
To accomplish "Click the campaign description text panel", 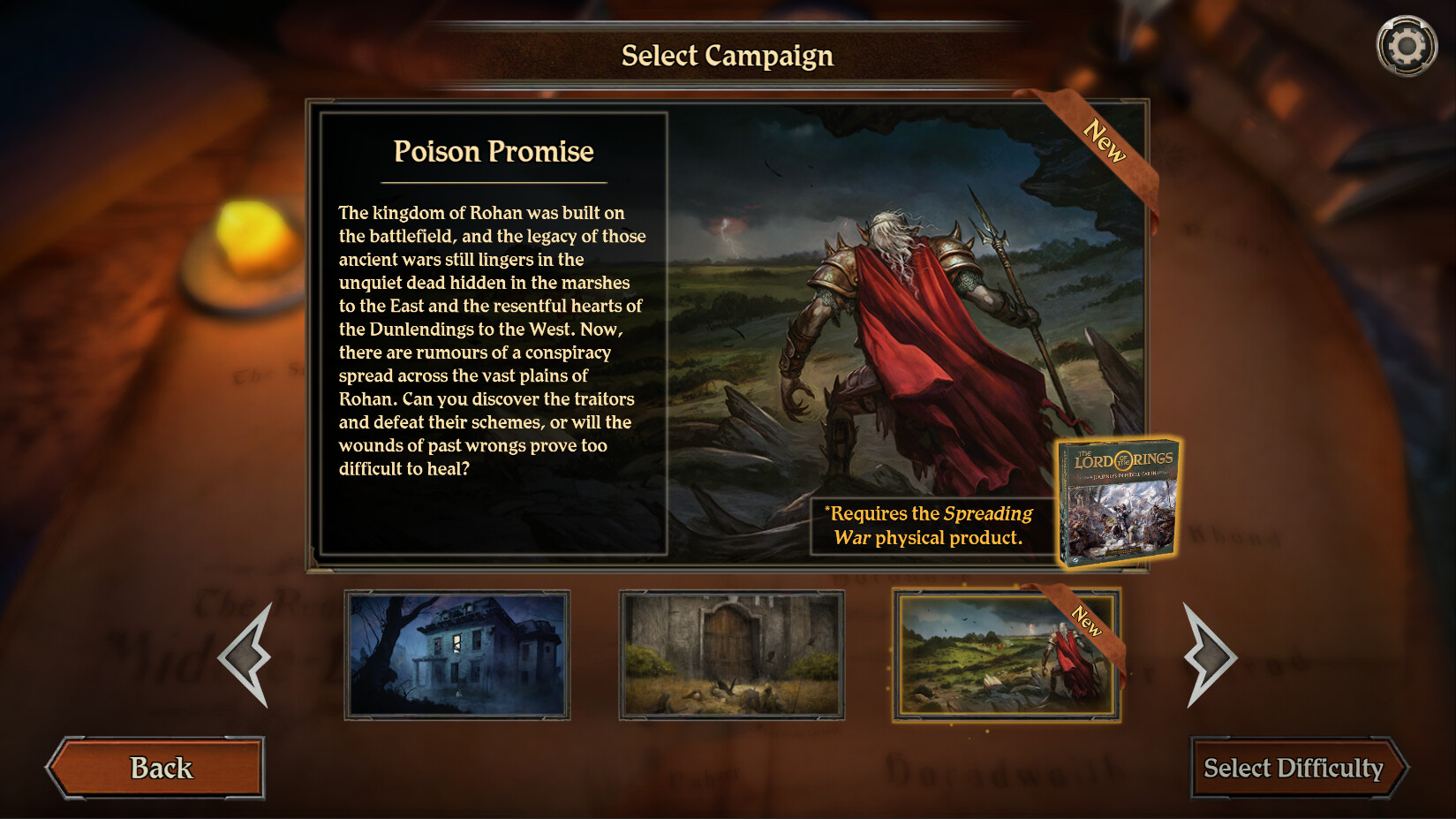I will click(493, 340).
